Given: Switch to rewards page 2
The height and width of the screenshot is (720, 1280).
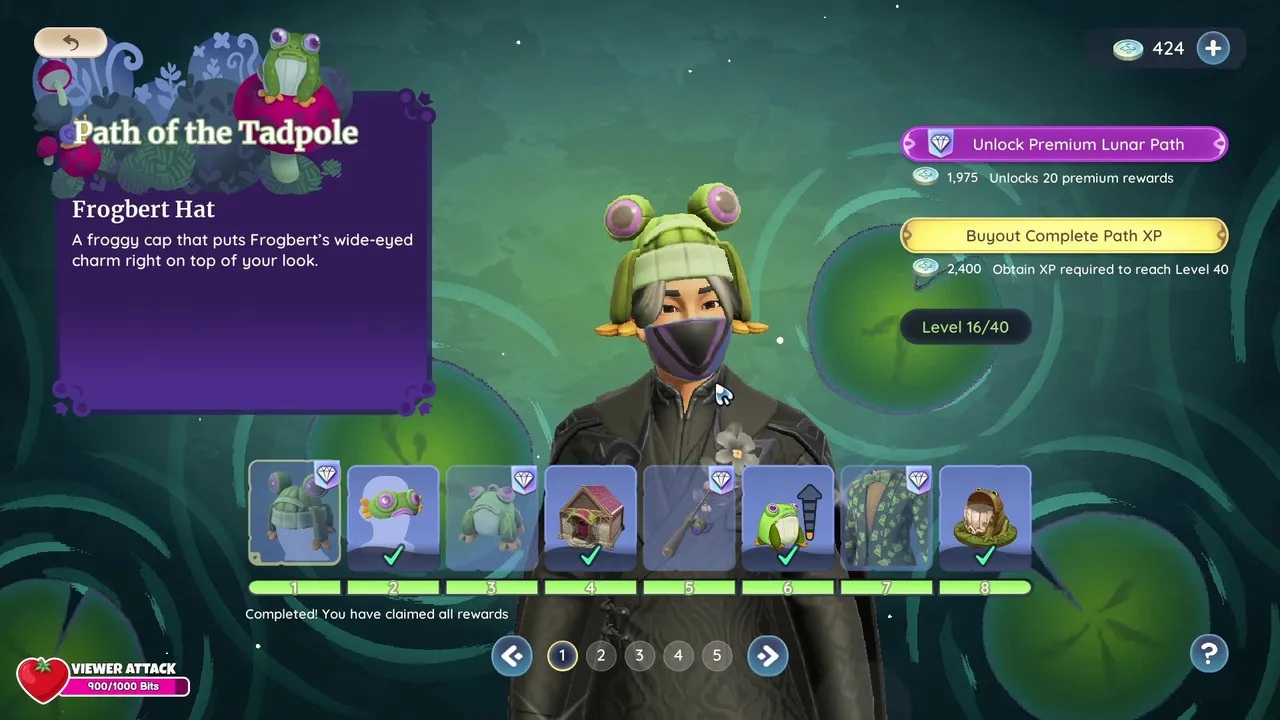Looking at the screenshot, I should click(x=601, y=656).
